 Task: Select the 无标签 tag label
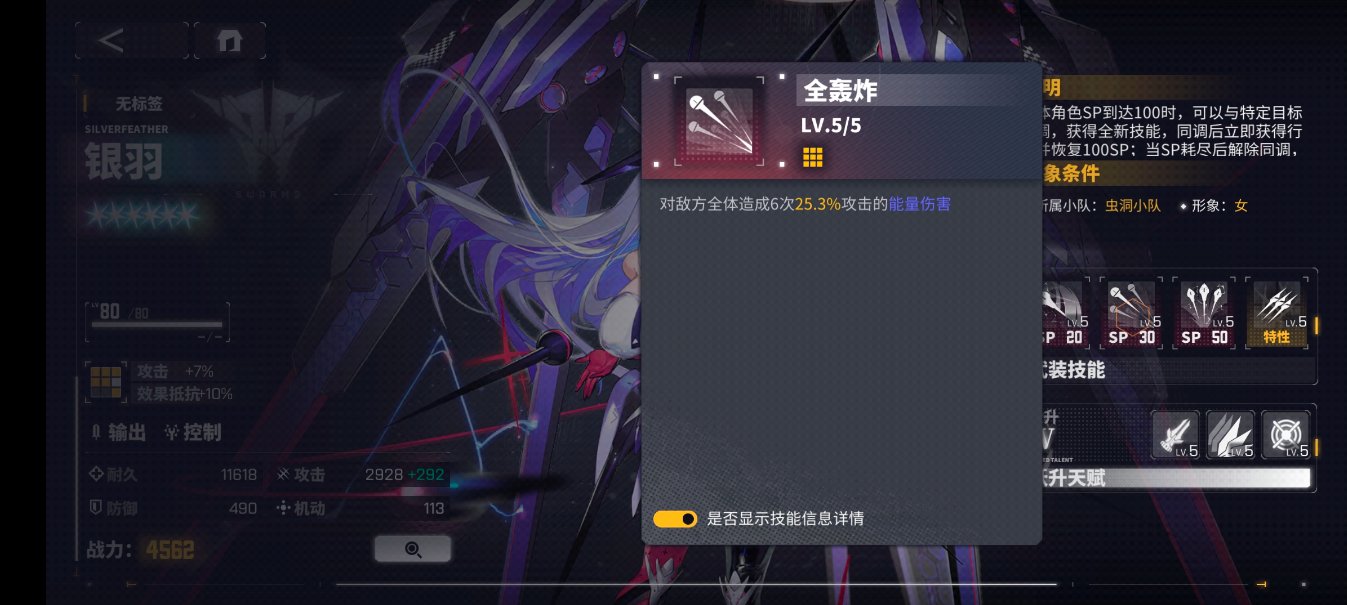[139, 102]
